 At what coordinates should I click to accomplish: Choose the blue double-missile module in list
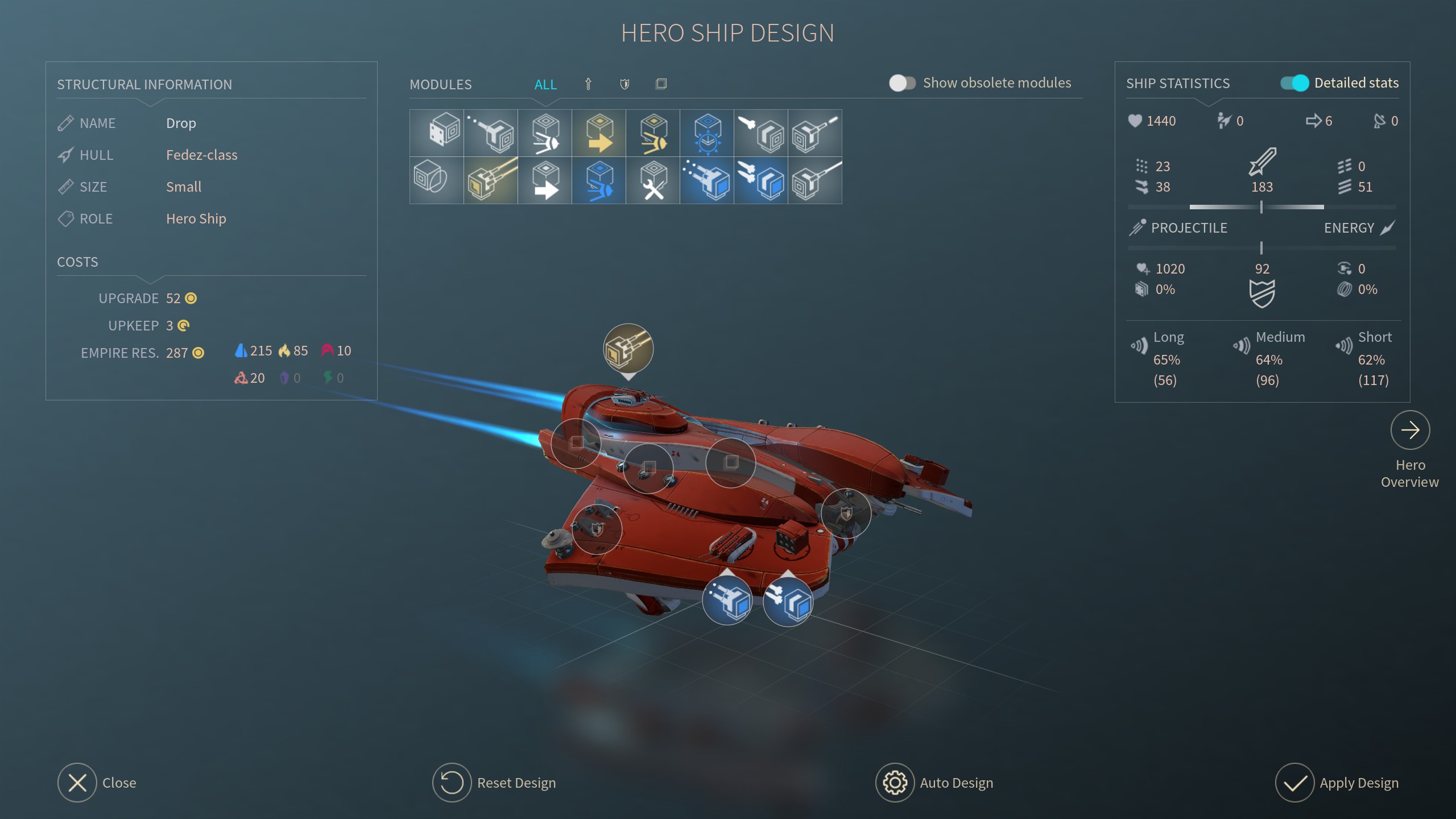pos(761,181)
